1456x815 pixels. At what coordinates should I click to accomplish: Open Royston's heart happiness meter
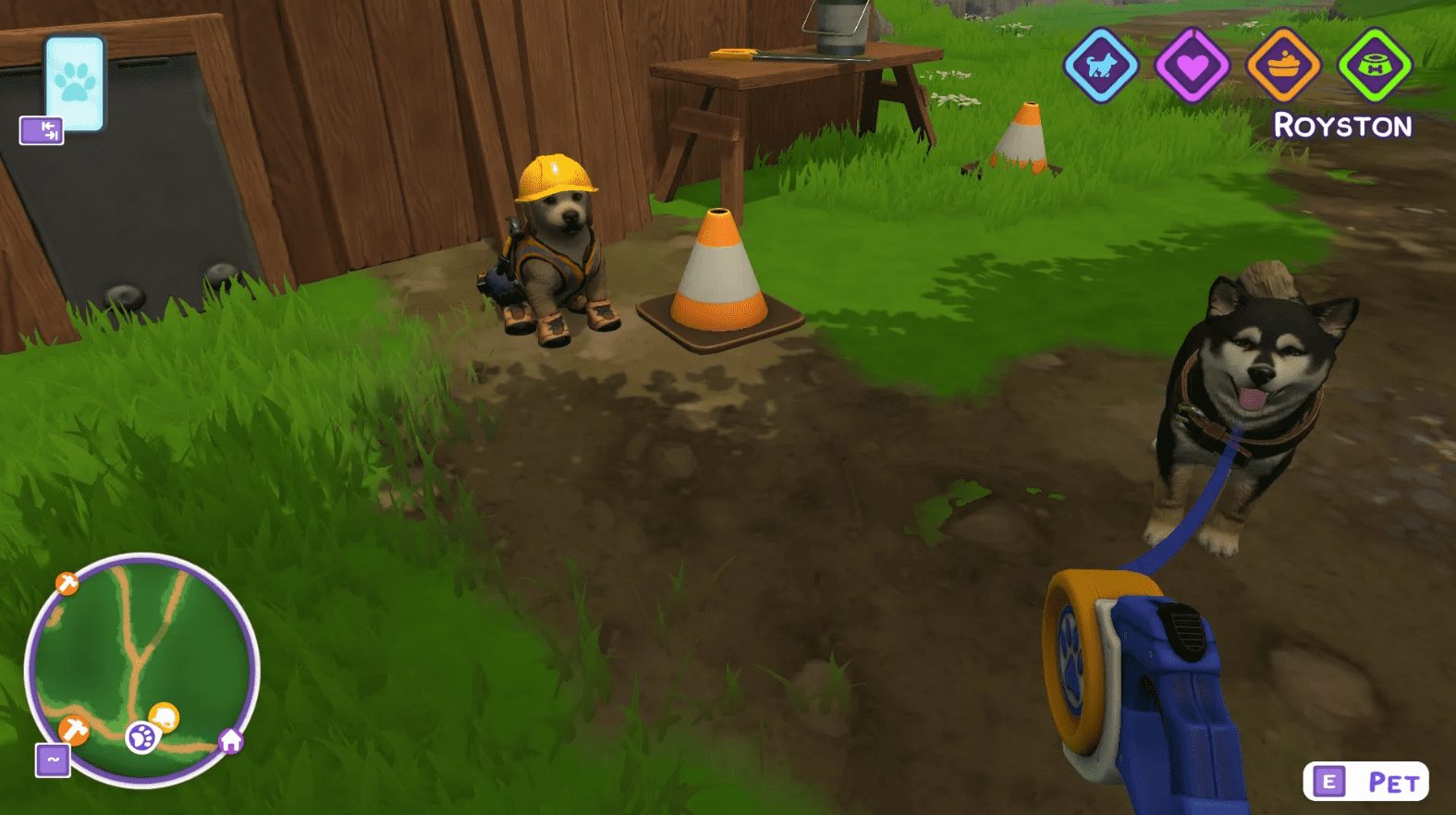click(1194, 67)
